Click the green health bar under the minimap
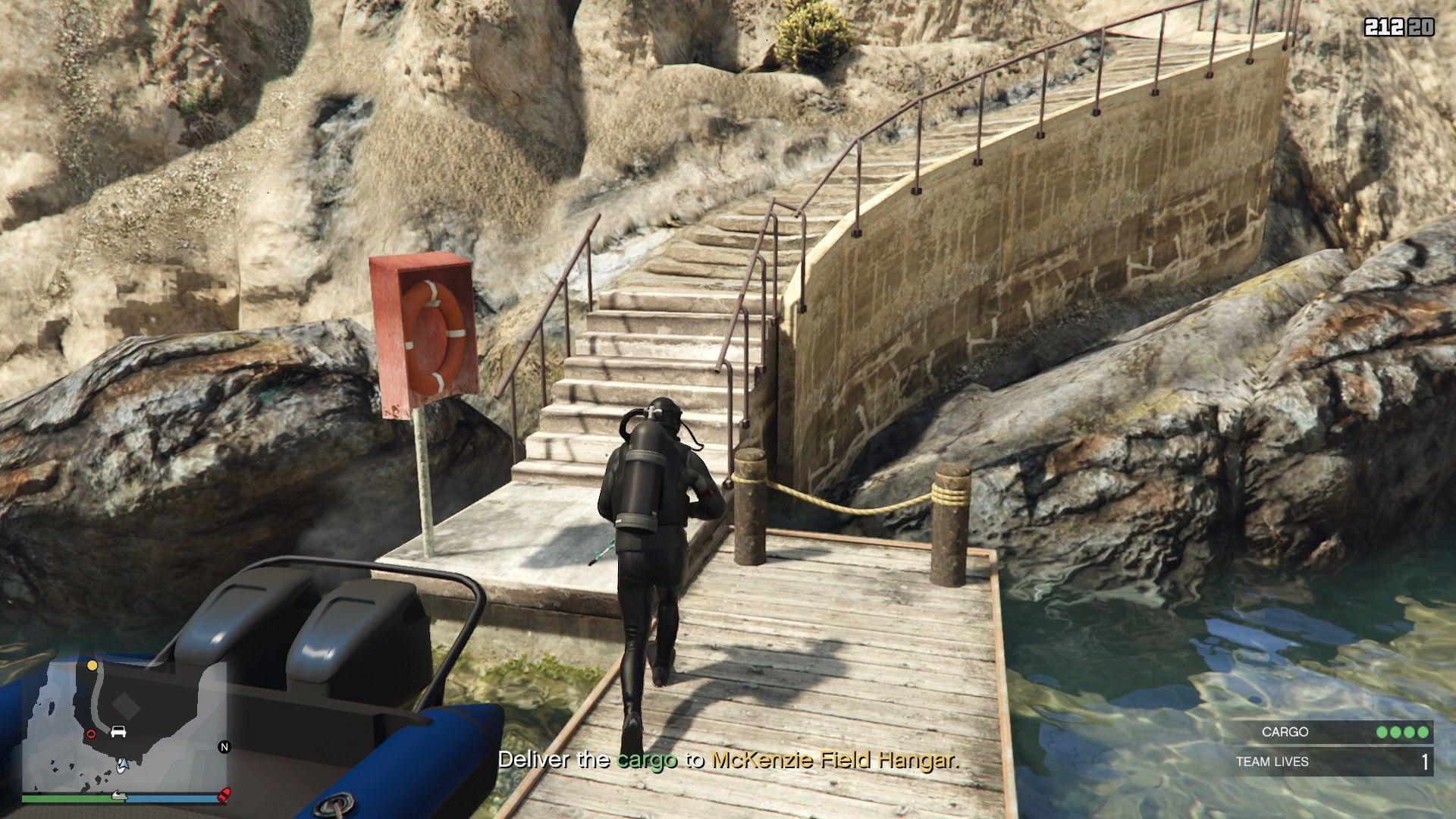The image size is (1456, 819). pyautogui.click(x=73, y=798)
